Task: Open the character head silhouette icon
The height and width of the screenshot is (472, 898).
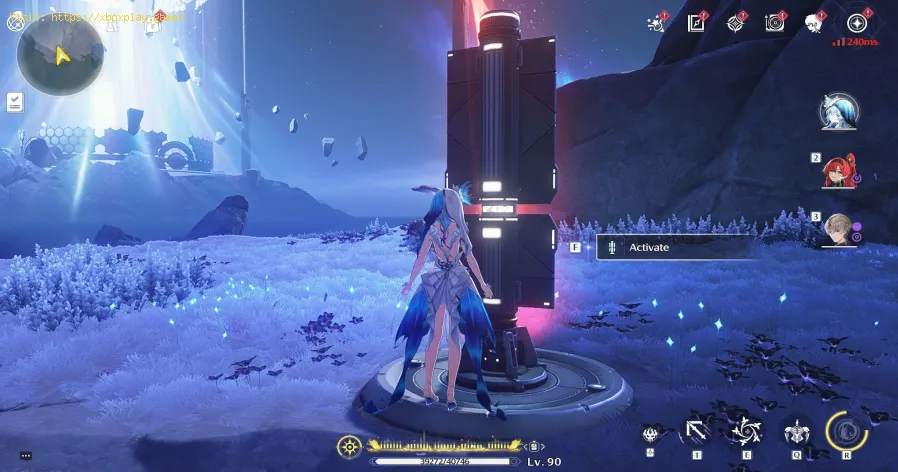Action: pos(815,22)
